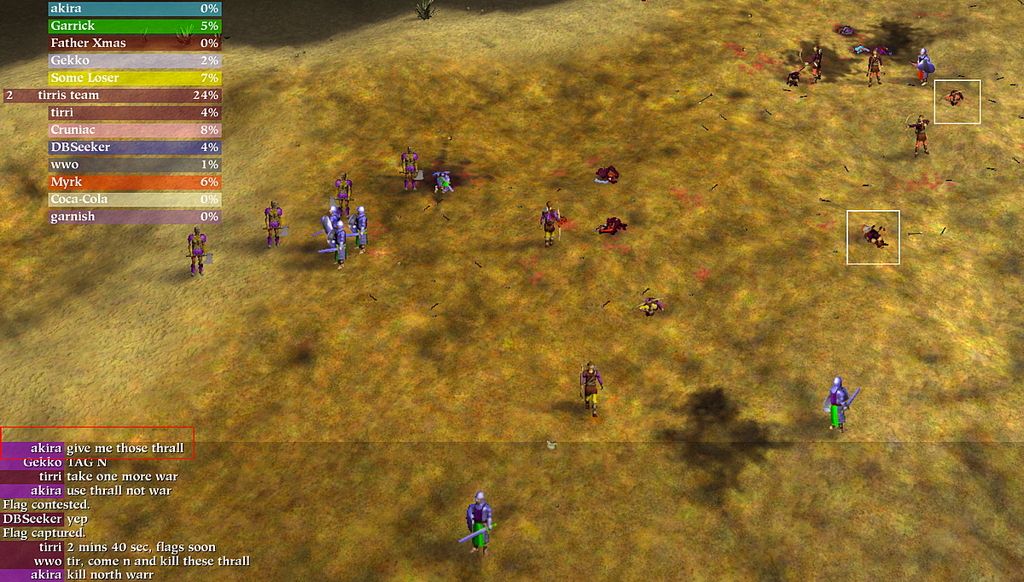Select Gekko's "TAG N" chat line

(90, 462)
